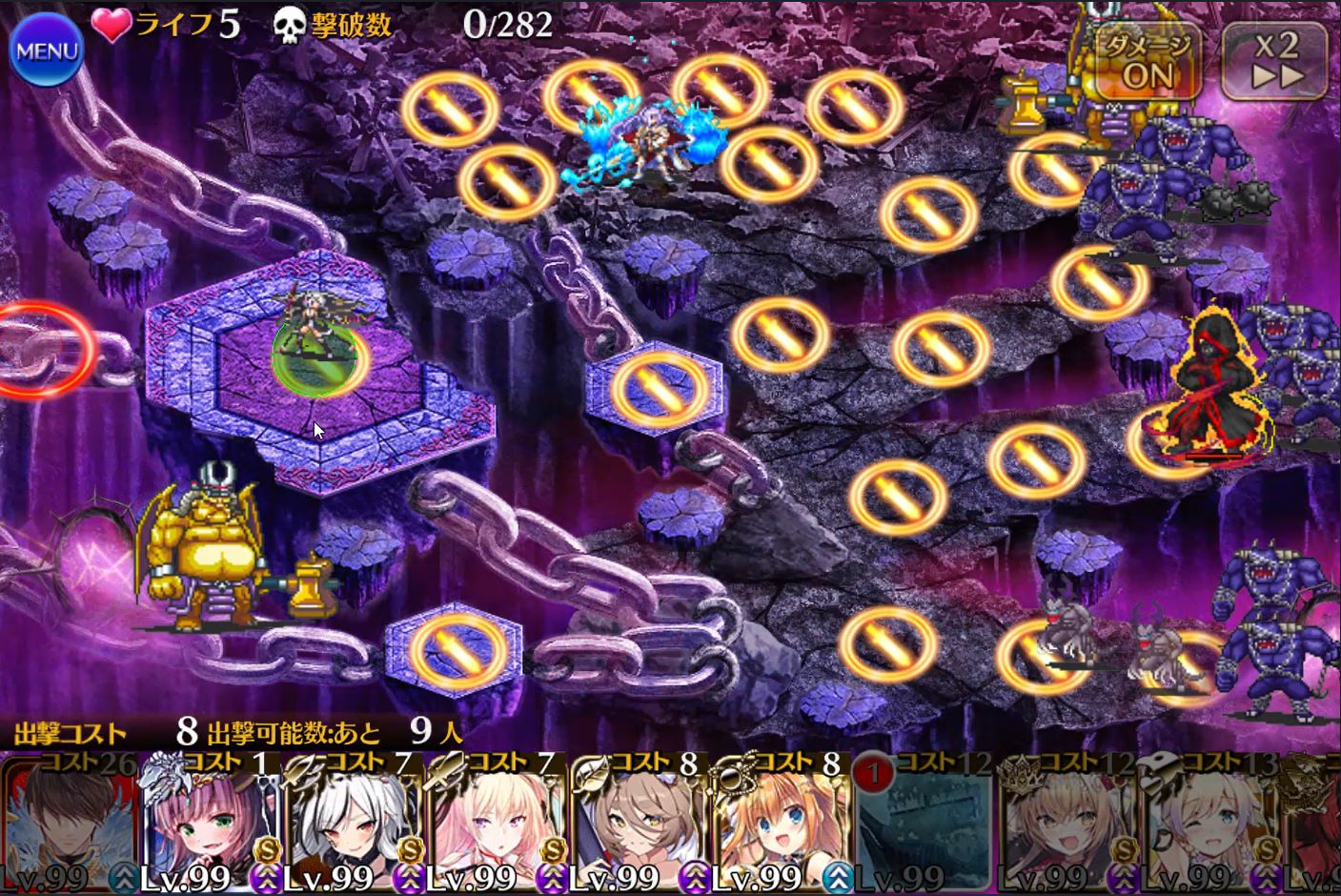
Task: Open the blue MENU button
Action: click(45, 51)
